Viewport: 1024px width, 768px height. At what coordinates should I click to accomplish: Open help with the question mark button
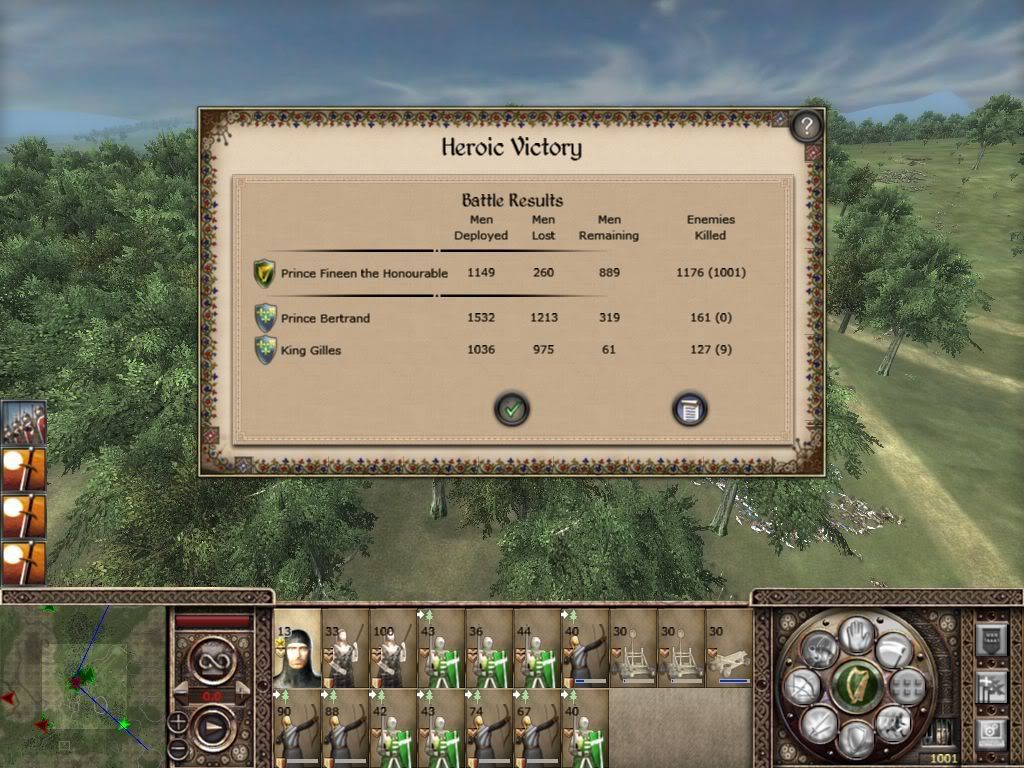(806, 127)
